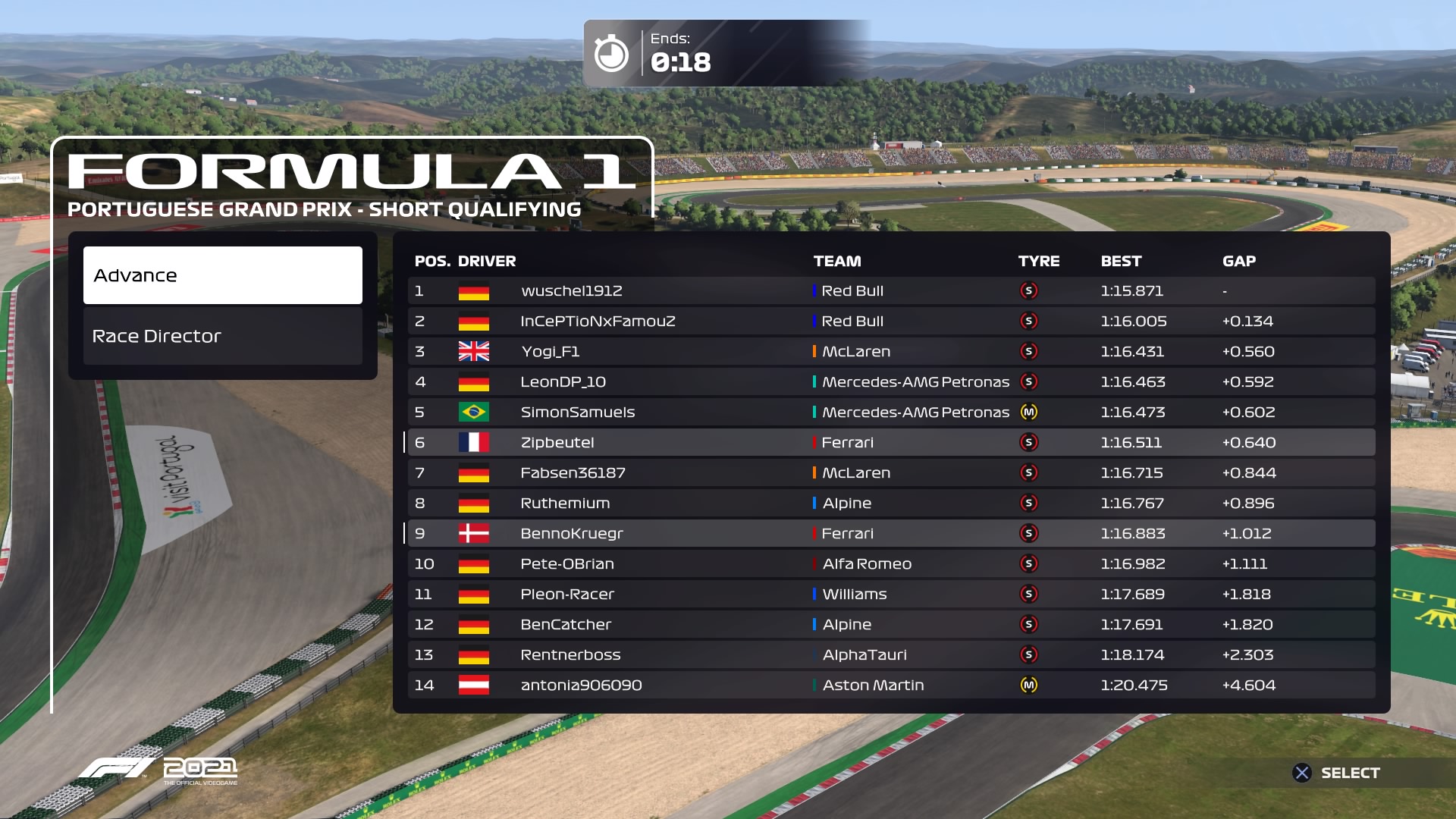
Task: Select antonia906090's last-place row
Action: tap(890, 686)
